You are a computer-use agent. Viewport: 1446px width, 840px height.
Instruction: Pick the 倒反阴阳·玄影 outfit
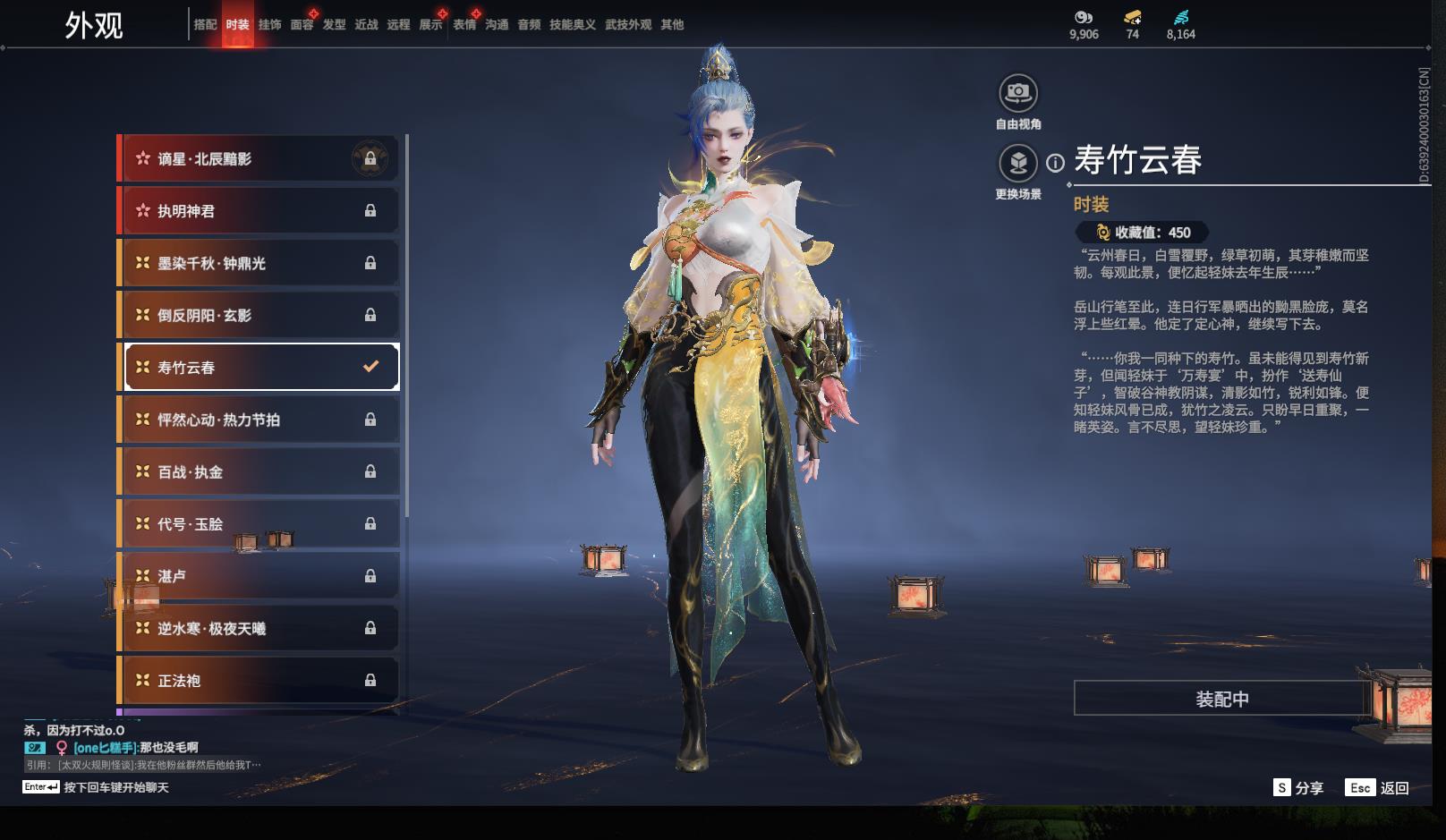(x=259, y=315)
